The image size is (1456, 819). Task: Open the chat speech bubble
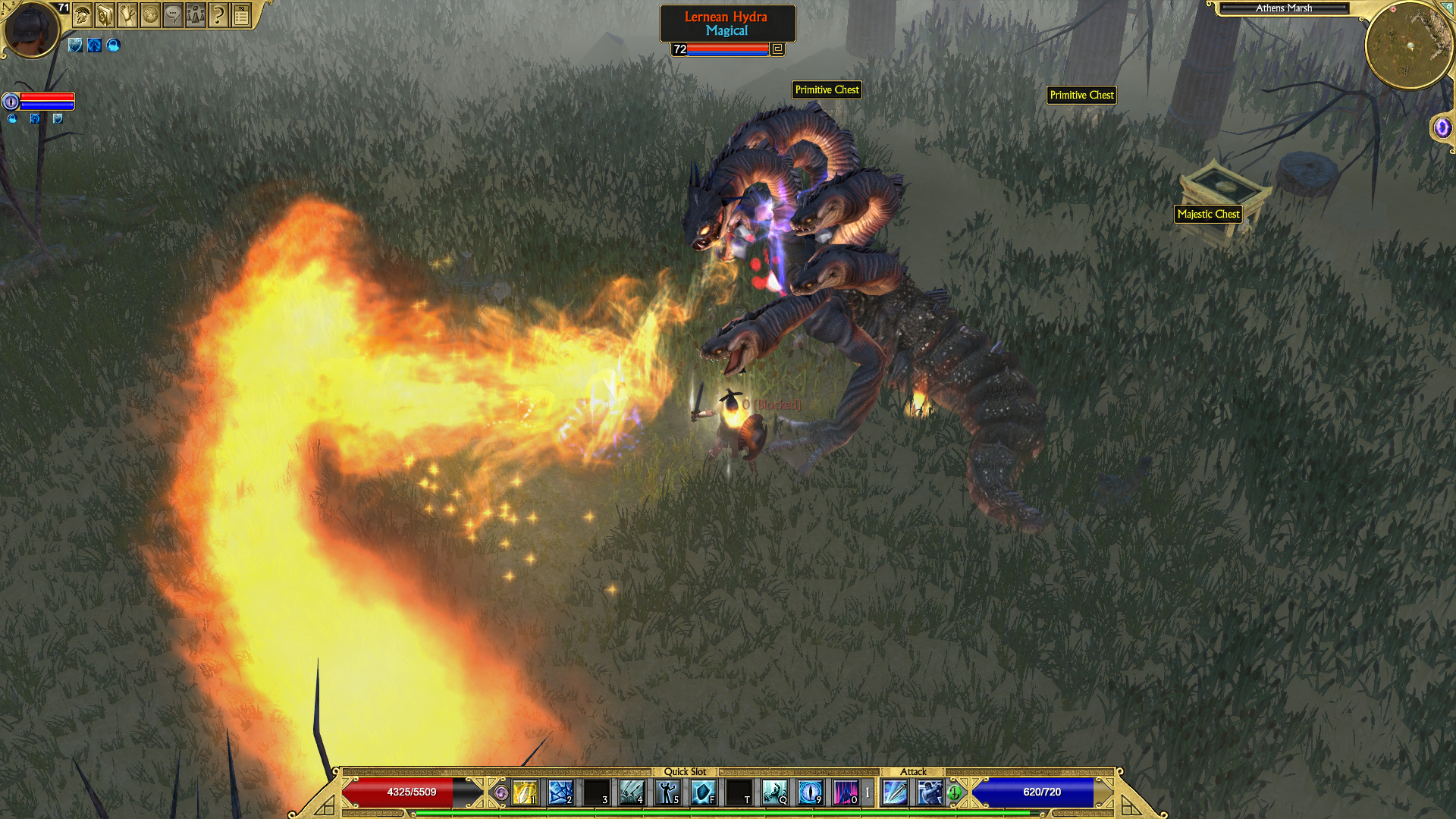tap(173, 15)
